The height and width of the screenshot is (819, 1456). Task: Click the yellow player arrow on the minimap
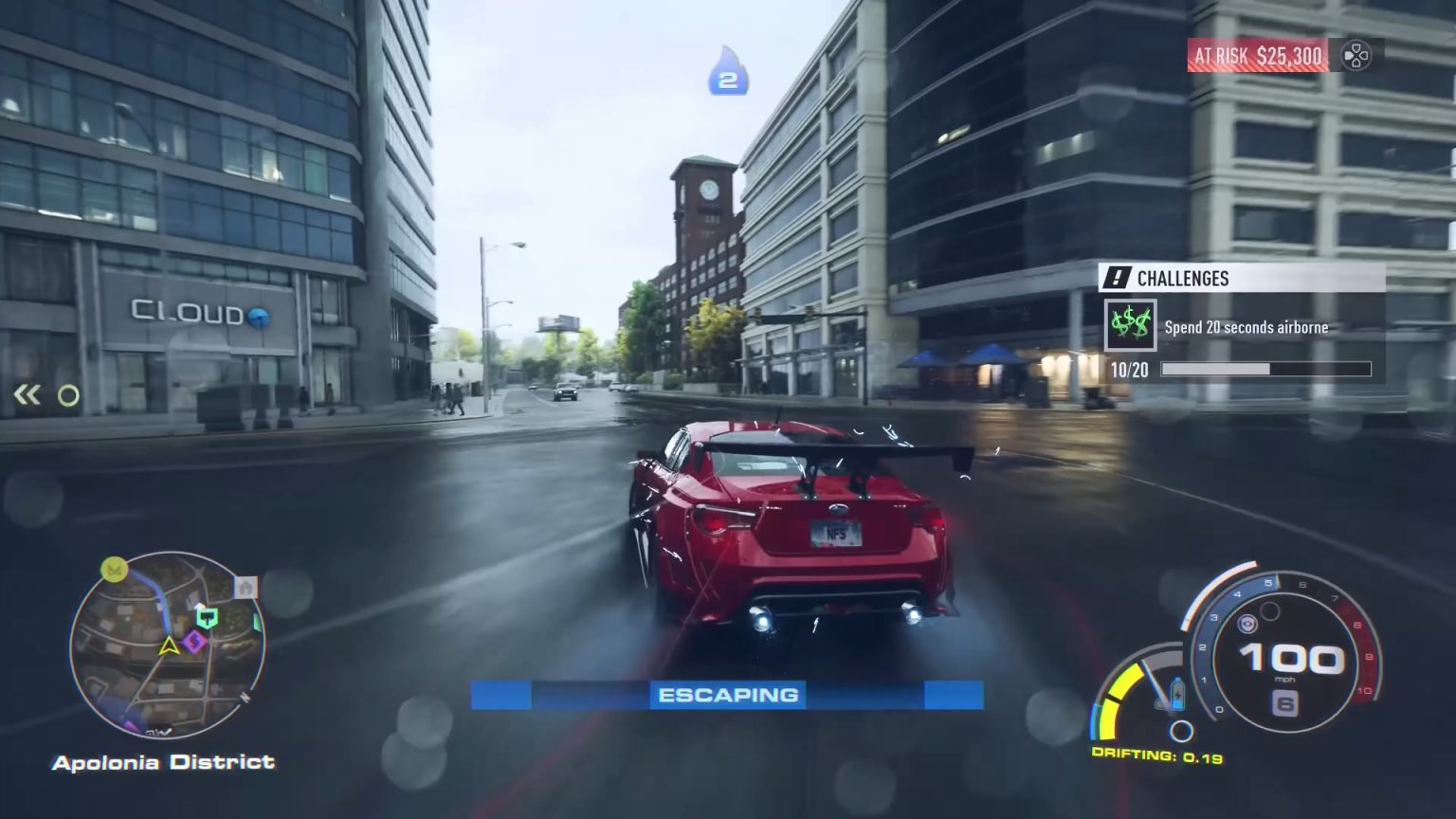click(169, 646)
